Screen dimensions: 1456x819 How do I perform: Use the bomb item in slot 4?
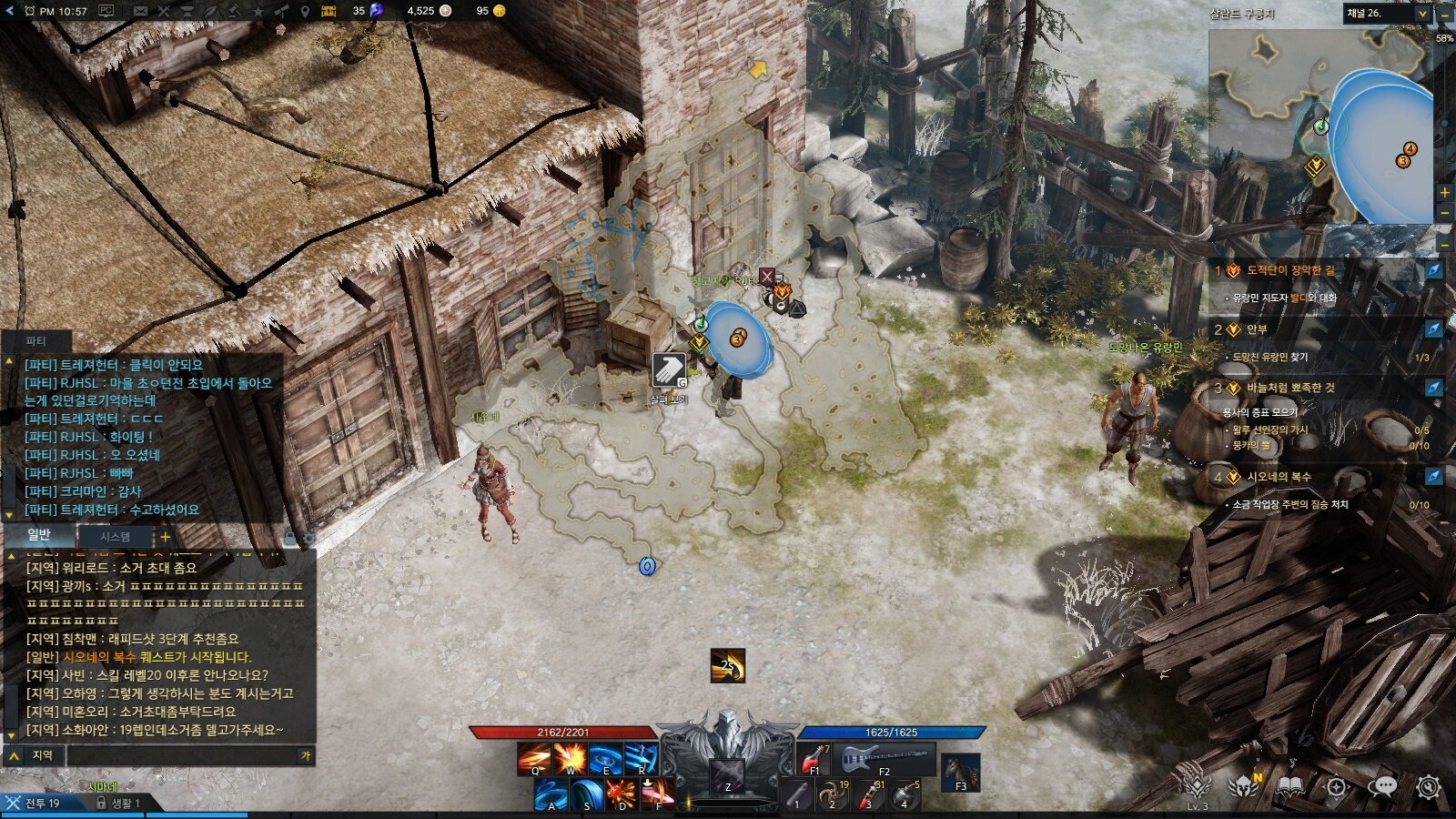(905, 794)
